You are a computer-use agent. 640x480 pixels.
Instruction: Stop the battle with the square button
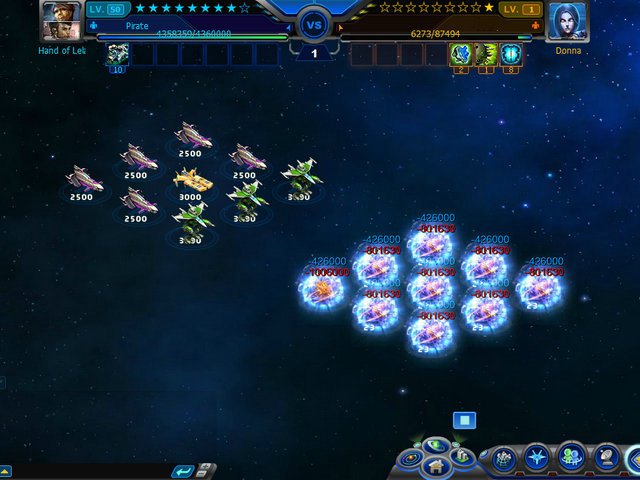pyautogui.click(x=464, y=421)
